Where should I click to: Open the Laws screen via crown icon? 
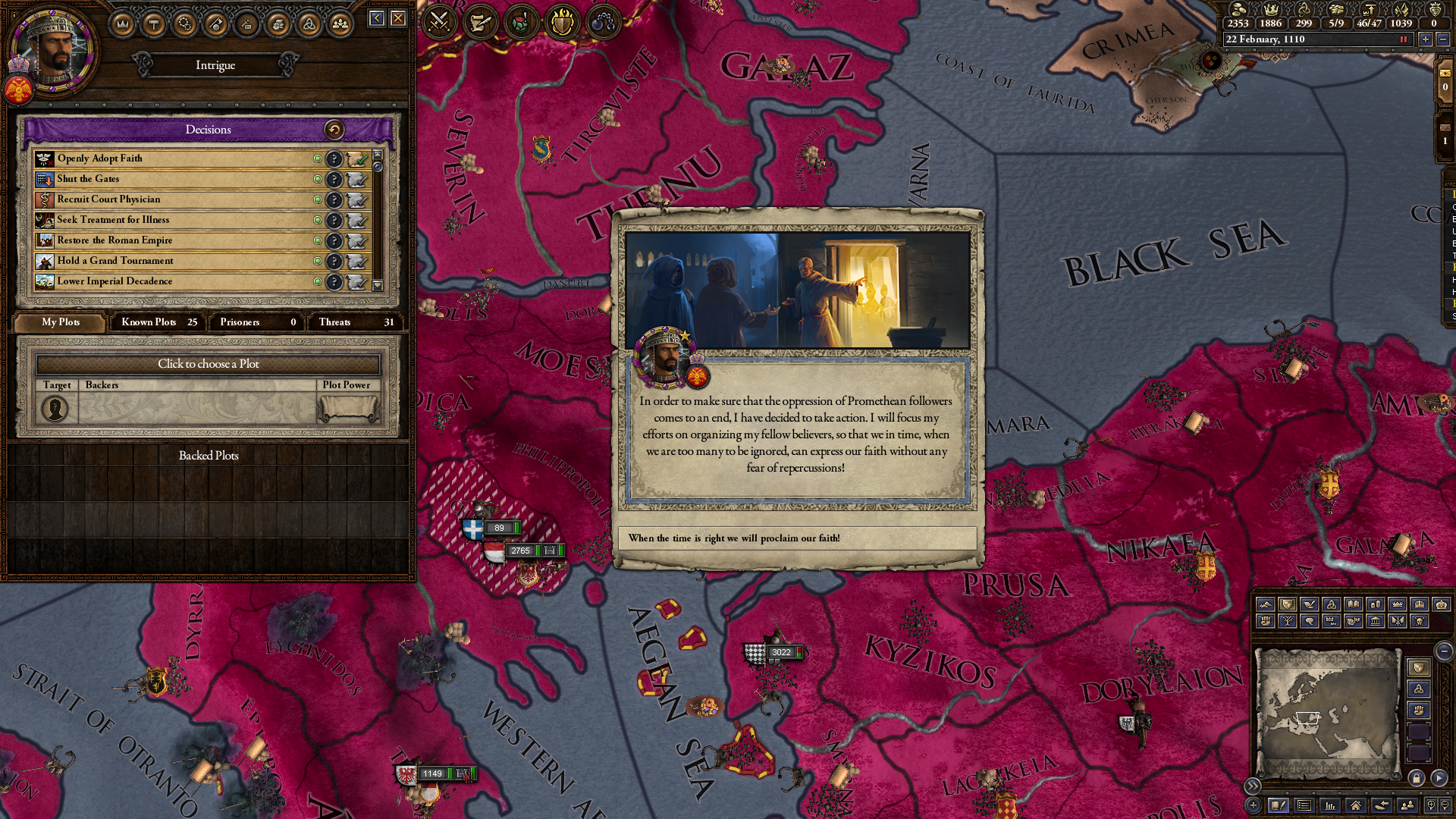coord(121,21)
